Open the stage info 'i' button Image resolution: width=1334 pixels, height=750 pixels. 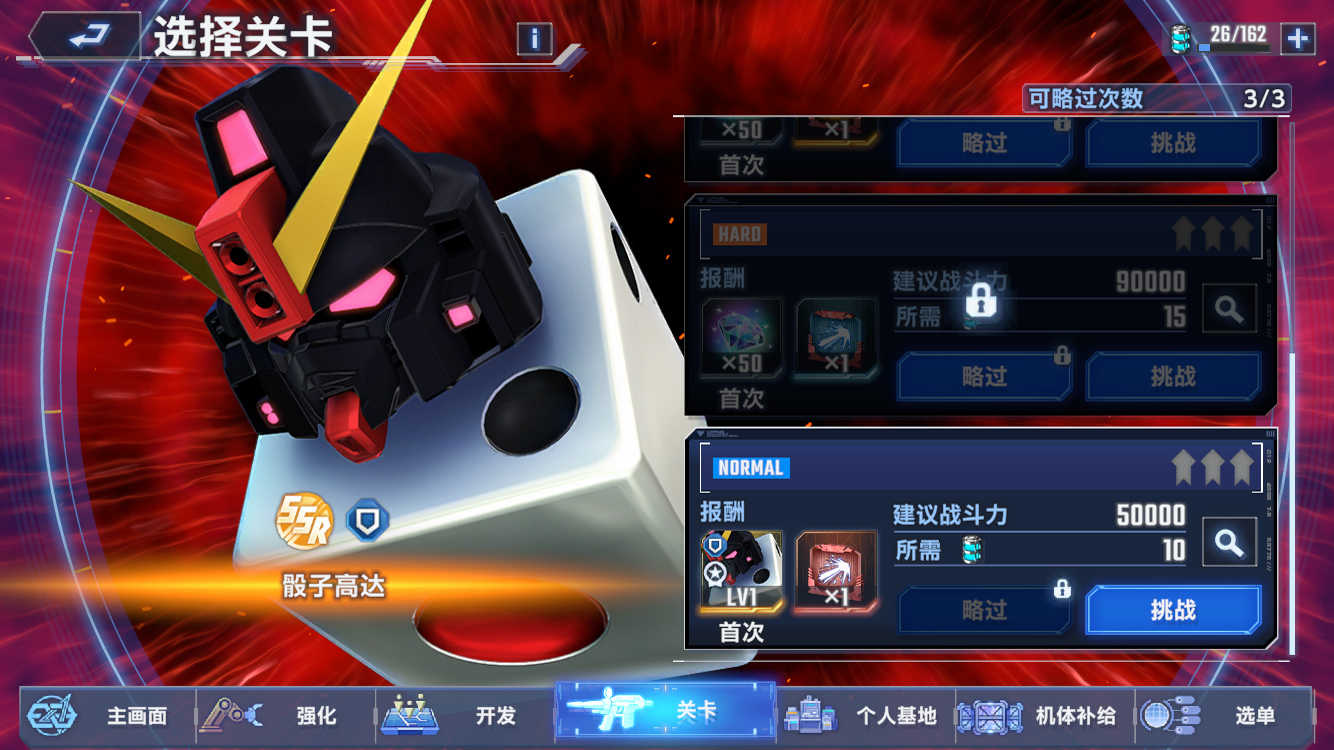tap(535, 39)
